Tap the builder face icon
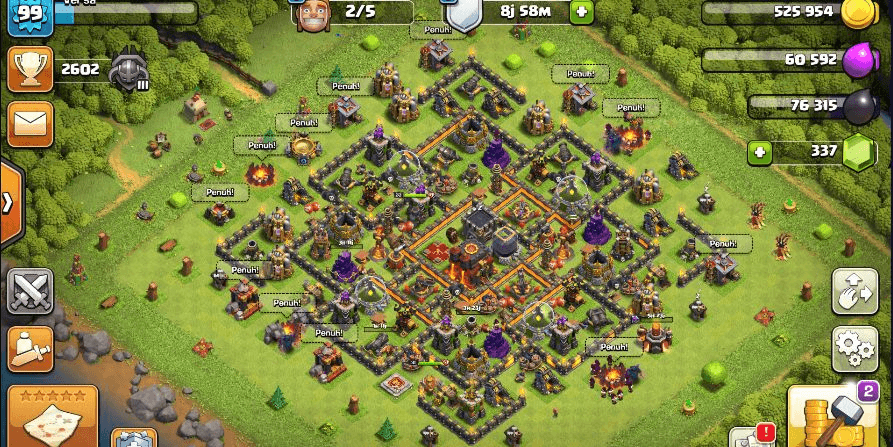 tap(311, 14)
